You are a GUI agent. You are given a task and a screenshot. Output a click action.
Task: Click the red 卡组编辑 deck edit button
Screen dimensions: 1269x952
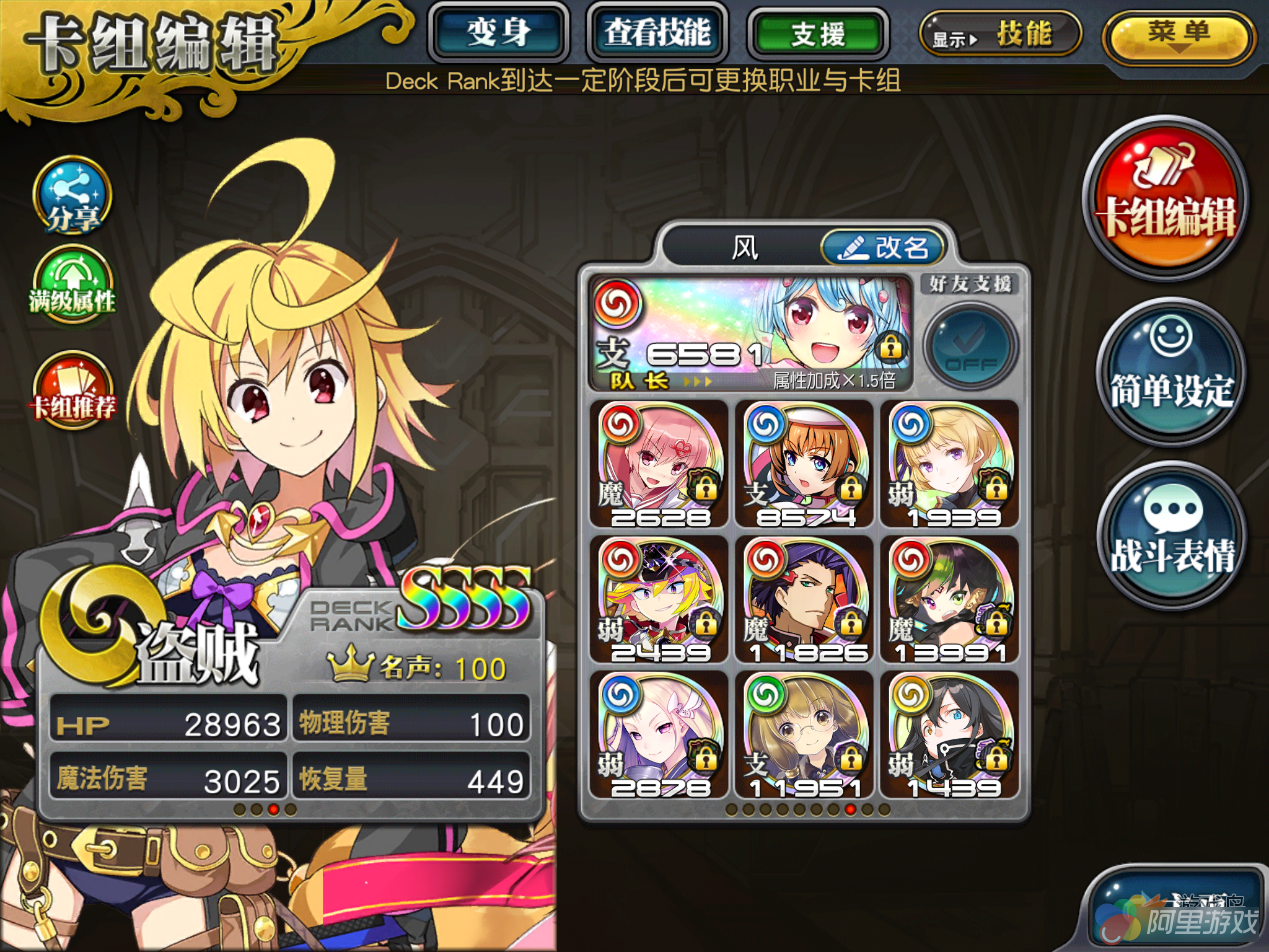coord(1165,199)
